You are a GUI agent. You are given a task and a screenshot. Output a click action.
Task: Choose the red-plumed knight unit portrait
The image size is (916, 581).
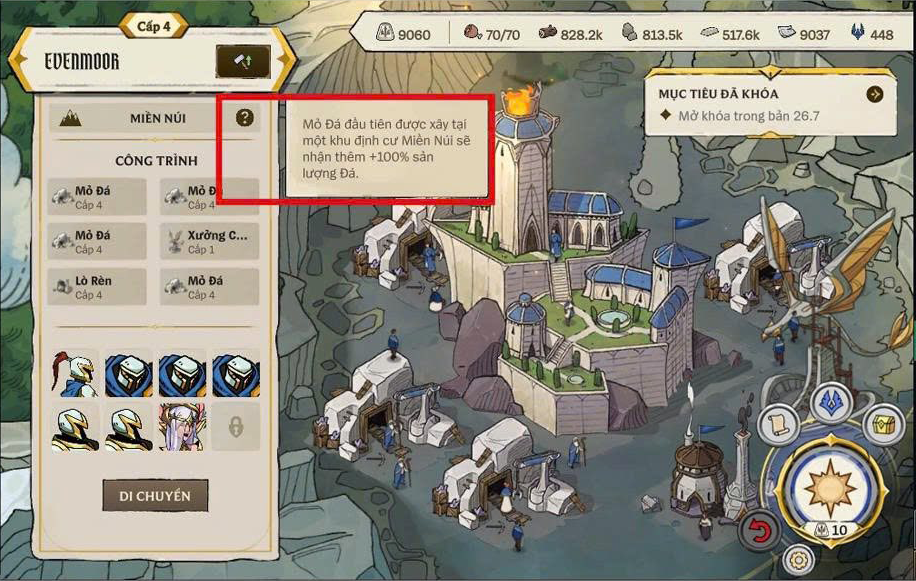pos(74,373)
